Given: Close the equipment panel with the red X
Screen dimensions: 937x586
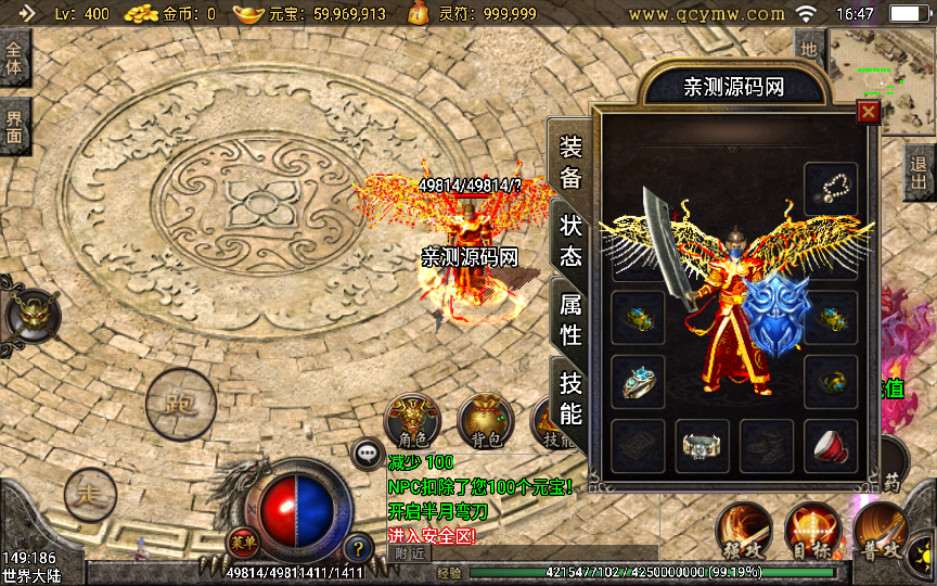Looking at the screenshot, I should [868, 113].
